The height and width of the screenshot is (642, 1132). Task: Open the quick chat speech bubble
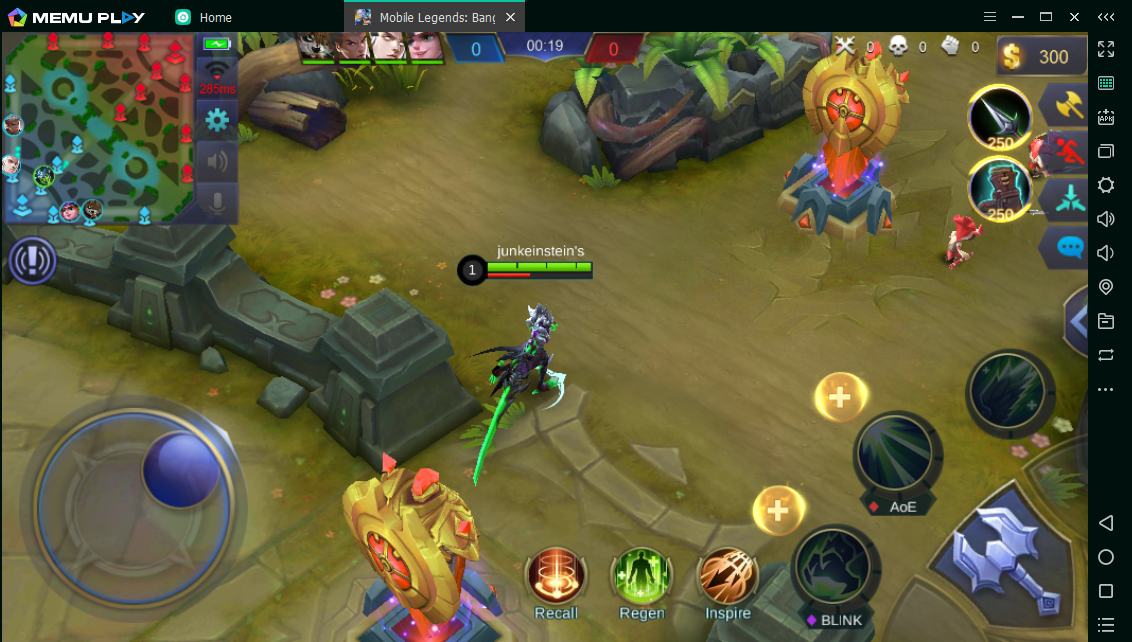click(x=1068, y=246)
